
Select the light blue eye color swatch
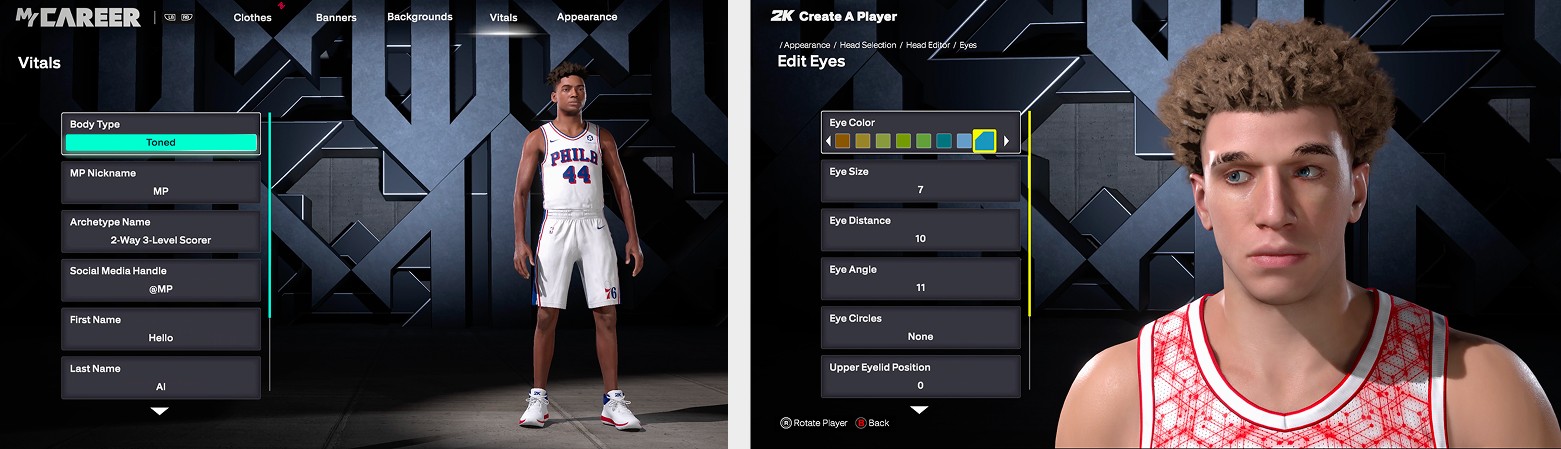964,141
